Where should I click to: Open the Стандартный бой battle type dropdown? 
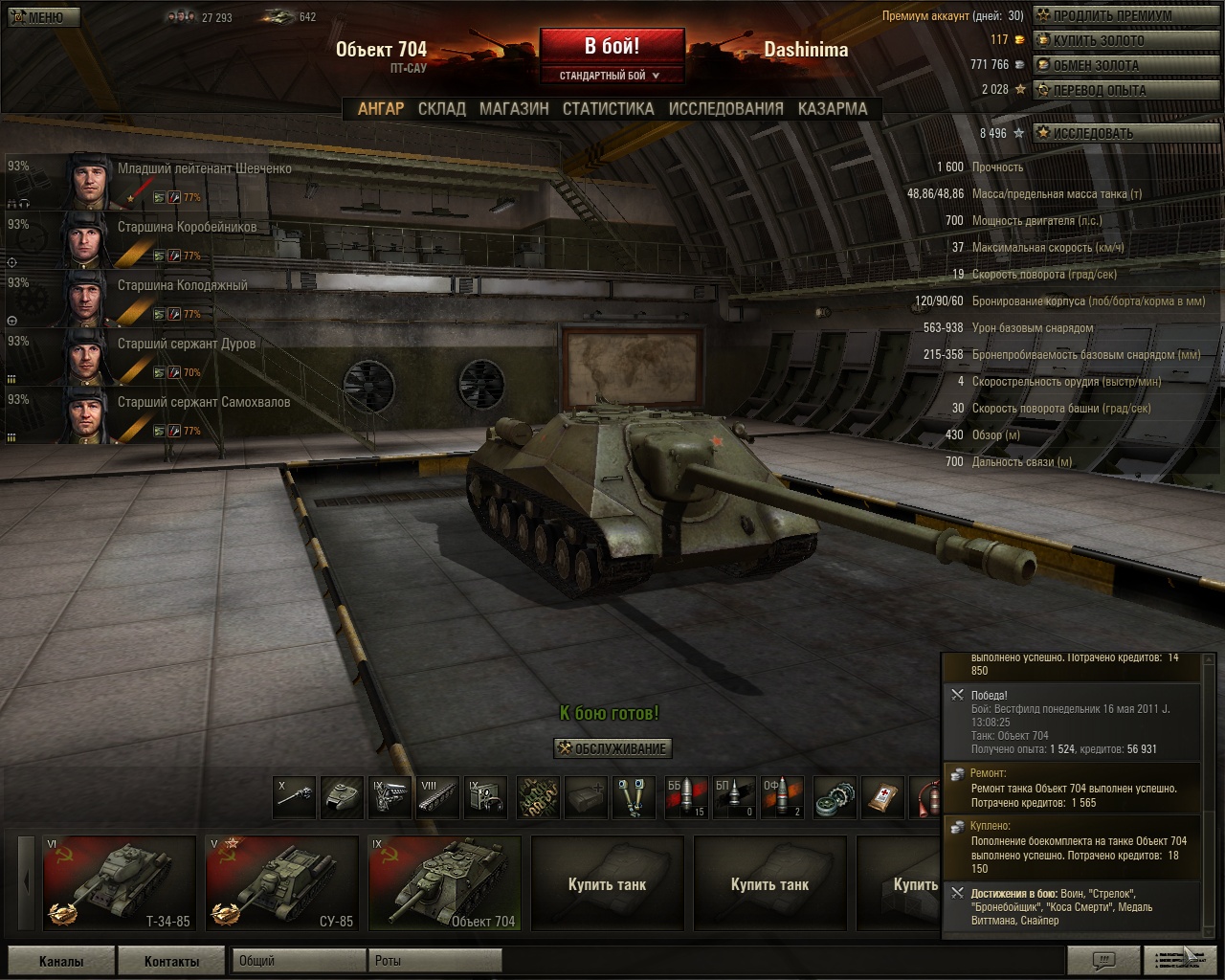[611, 76]
